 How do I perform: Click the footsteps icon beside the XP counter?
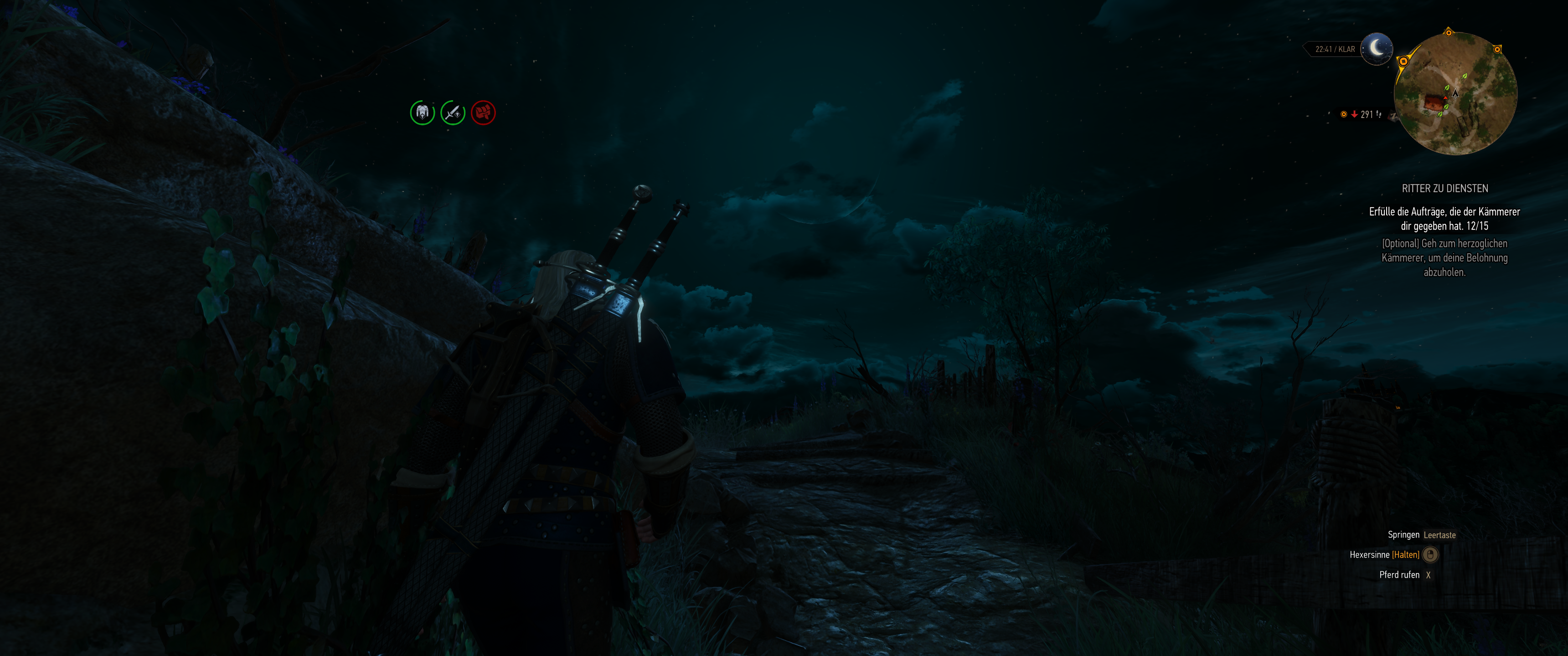pos(1379,114)
